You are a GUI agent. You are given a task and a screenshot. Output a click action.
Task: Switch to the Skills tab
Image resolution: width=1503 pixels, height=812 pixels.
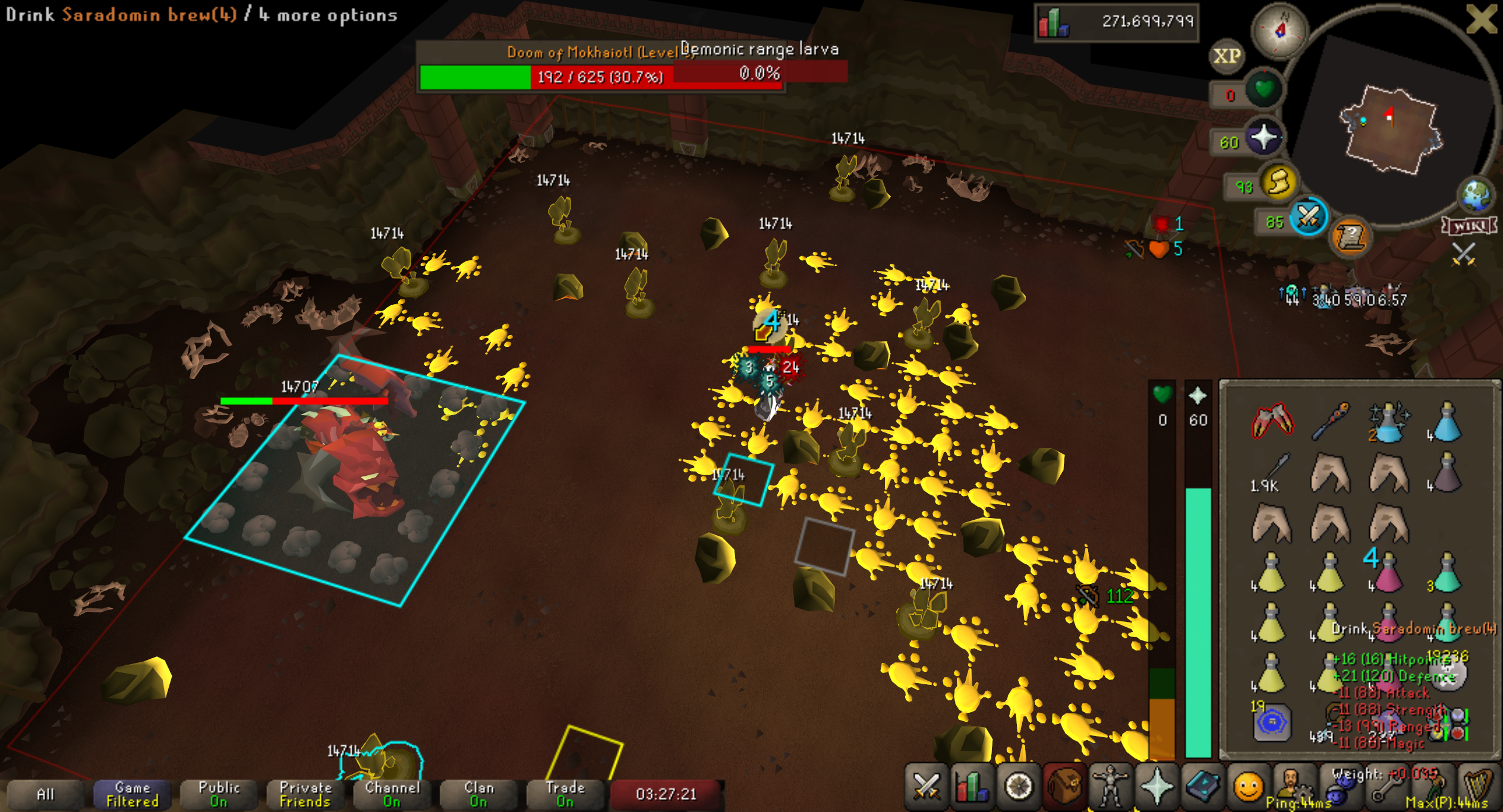pos(972,787)
